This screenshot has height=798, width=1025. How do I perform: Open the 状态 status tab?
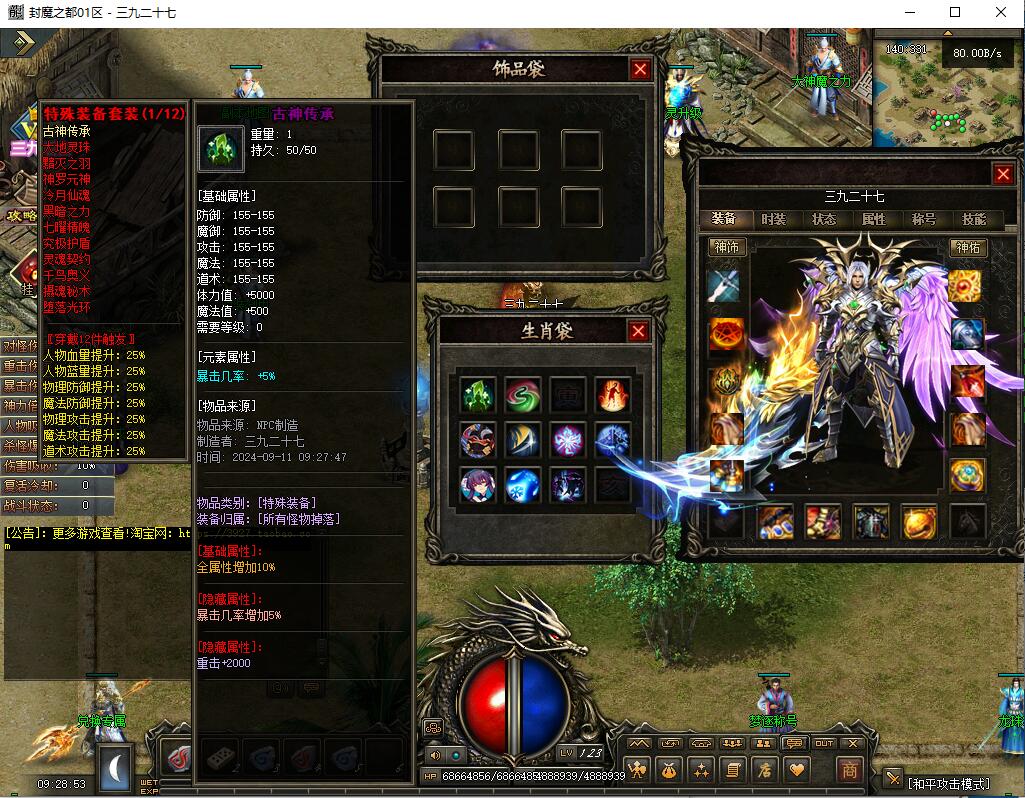824,219
